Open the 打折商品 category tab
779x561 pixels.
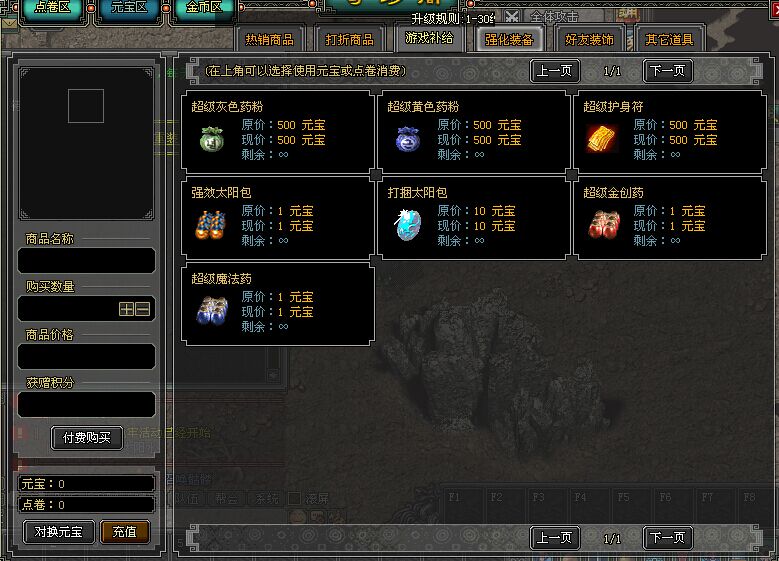coord(349,40)
